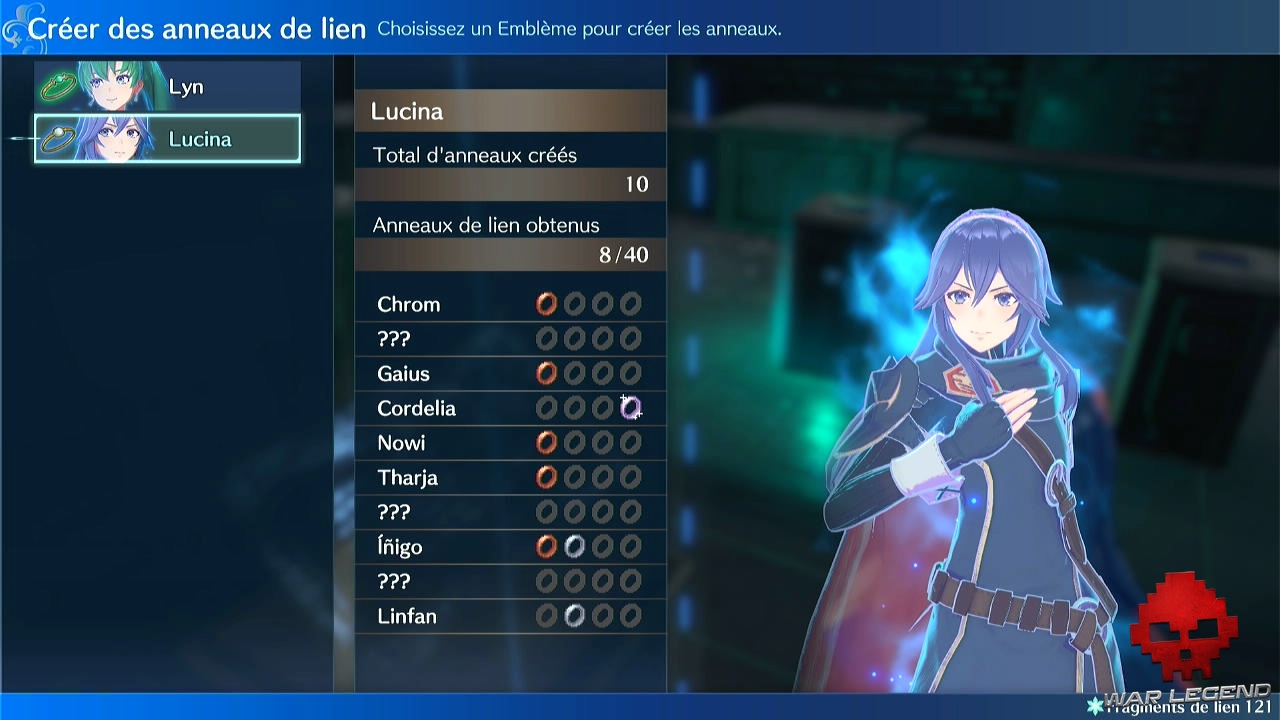Toggle an empty ring slot for Chrom

(x=574, y=304)
